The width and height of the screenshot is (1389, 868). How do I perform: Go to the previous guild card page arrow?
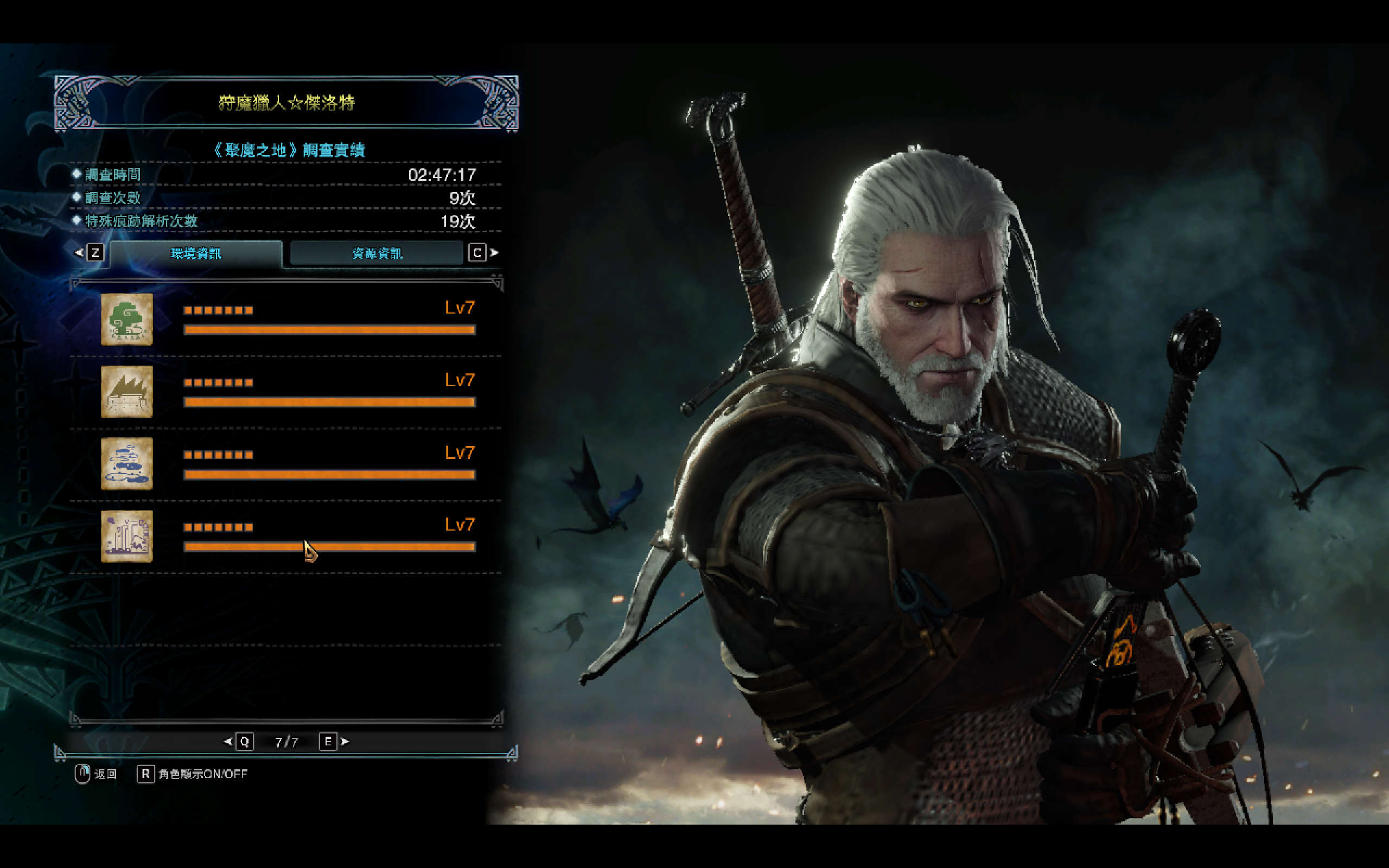click(228, 742)
